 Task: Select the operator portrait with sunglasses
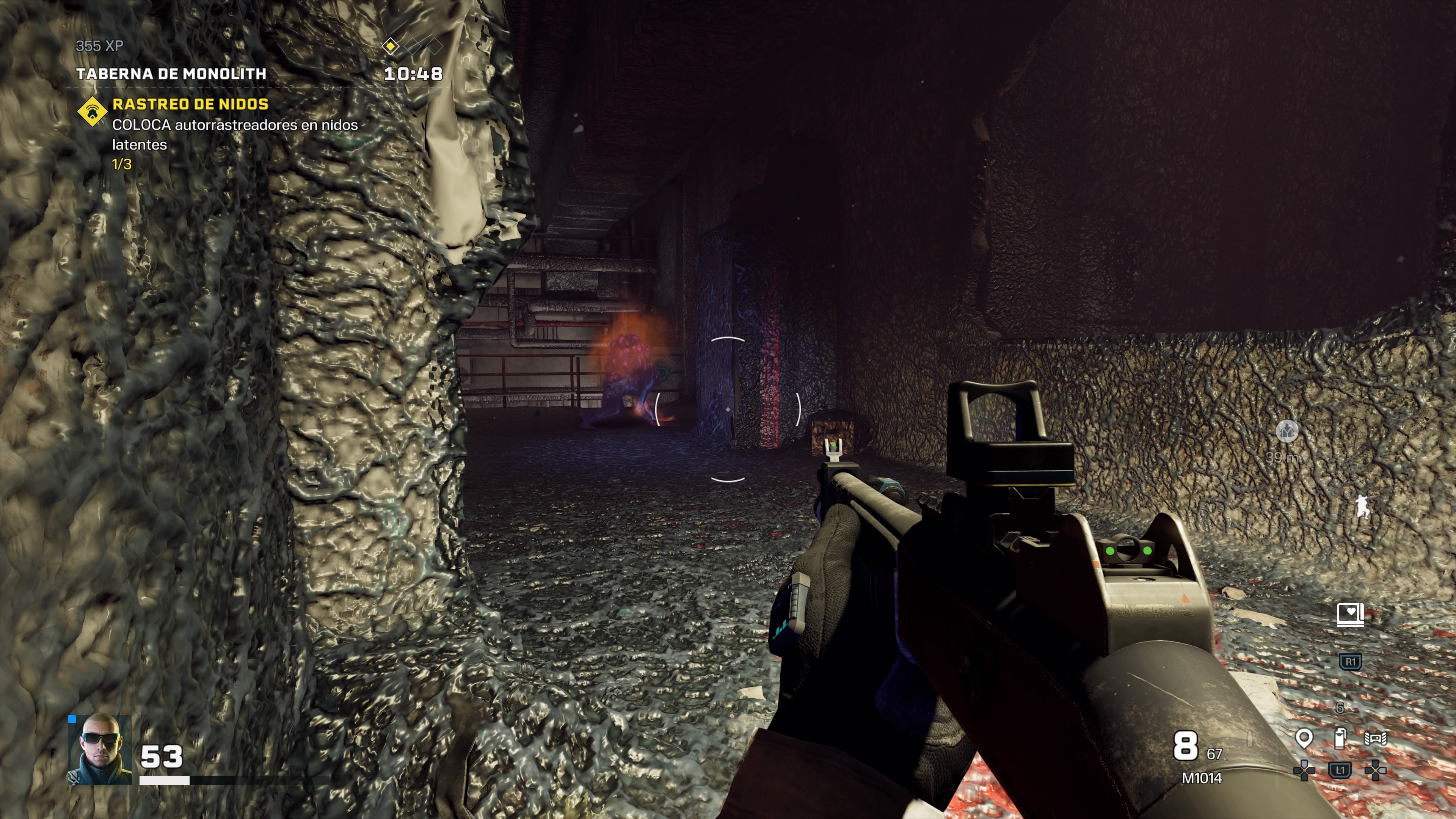(100, 750)
